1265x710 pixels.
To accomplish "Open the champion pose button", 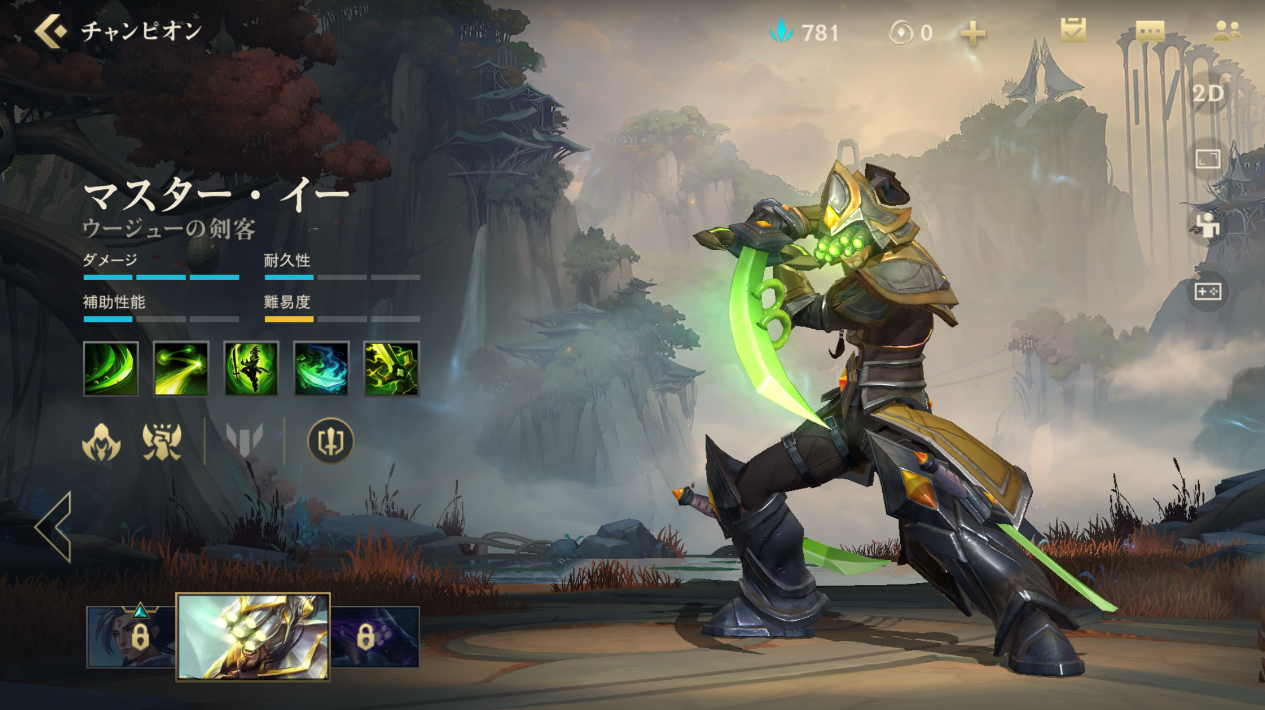I will pos(1208,225).
